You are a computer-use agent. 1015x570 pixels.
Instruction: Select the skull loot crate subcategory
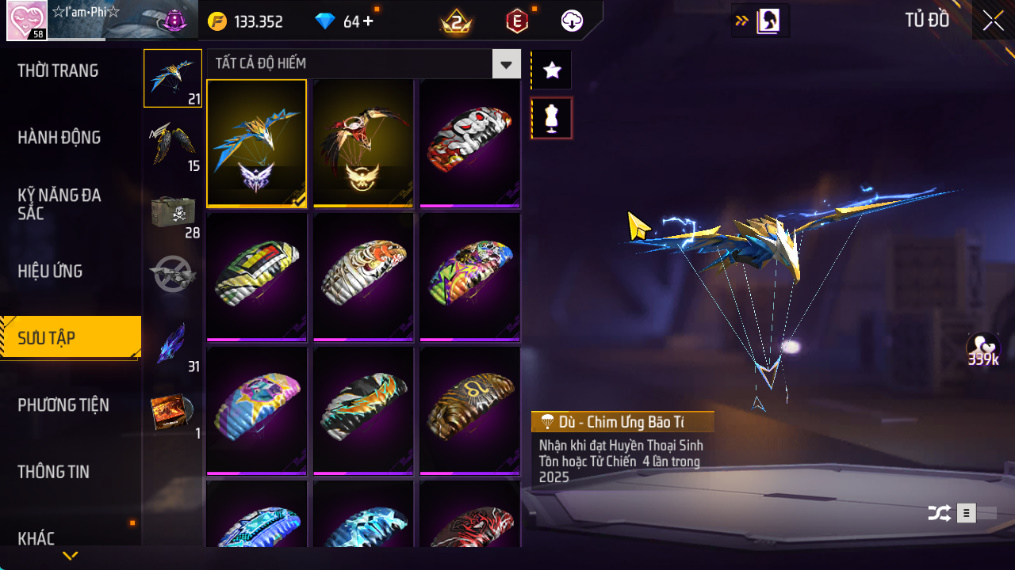[x=173, y=212]
